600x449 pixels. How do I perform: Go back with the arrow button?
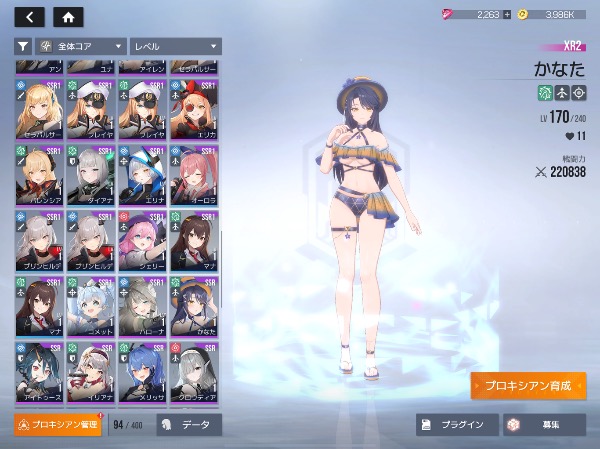click(30, 17)
